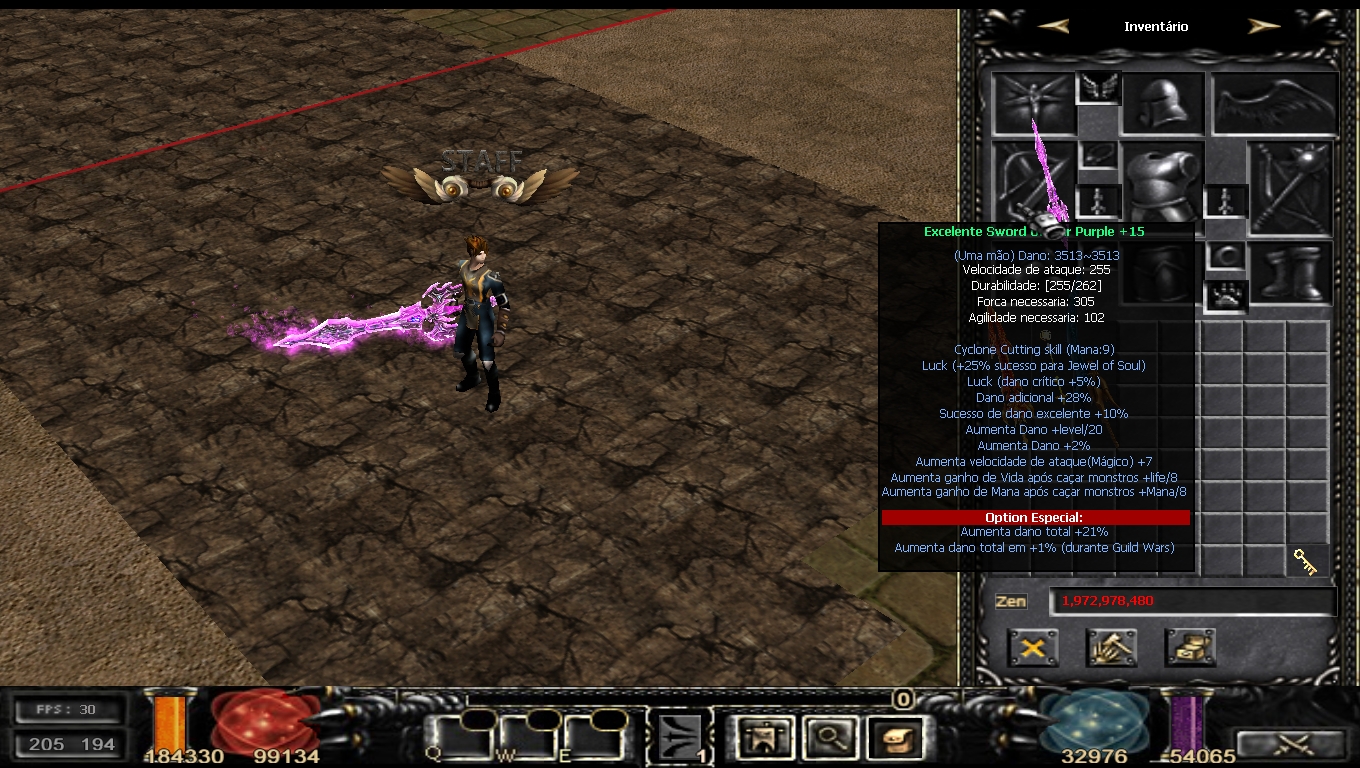Select the golden key in inventory
Screen dimensions: 1360x768
tap(1306, 561)
